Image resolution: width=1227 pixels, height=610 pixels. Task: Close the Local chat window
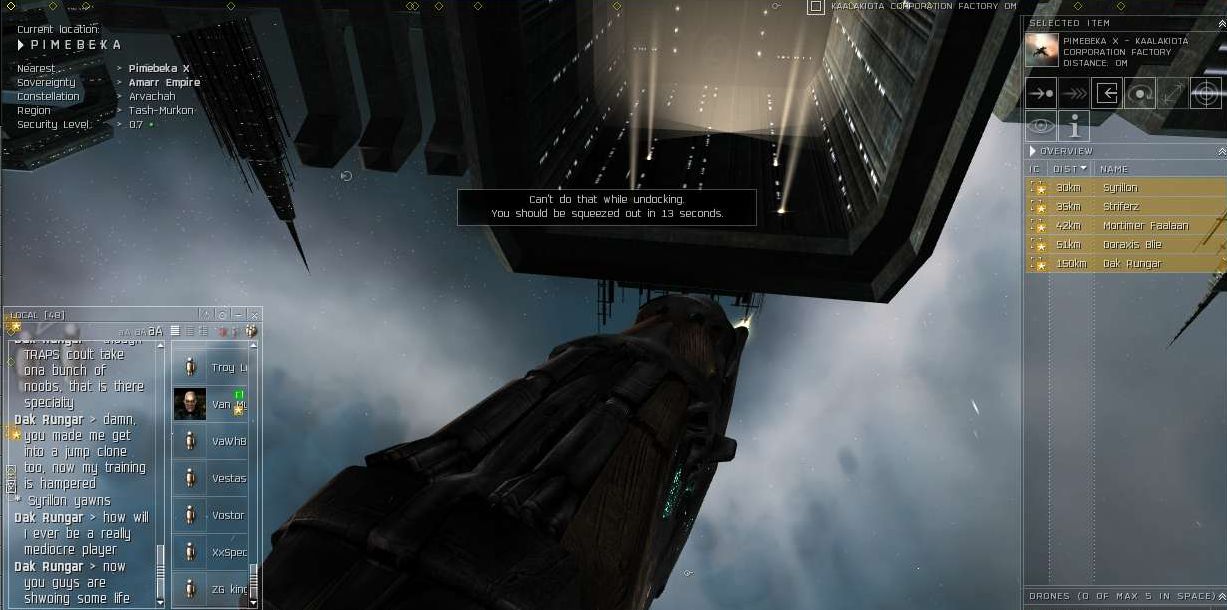[254, 315]
